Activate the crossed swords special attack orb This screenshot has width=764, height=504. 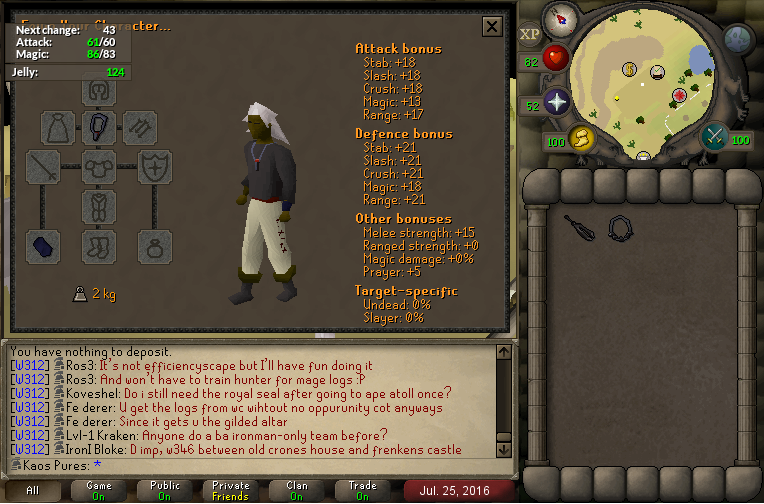tap(715, 137)
